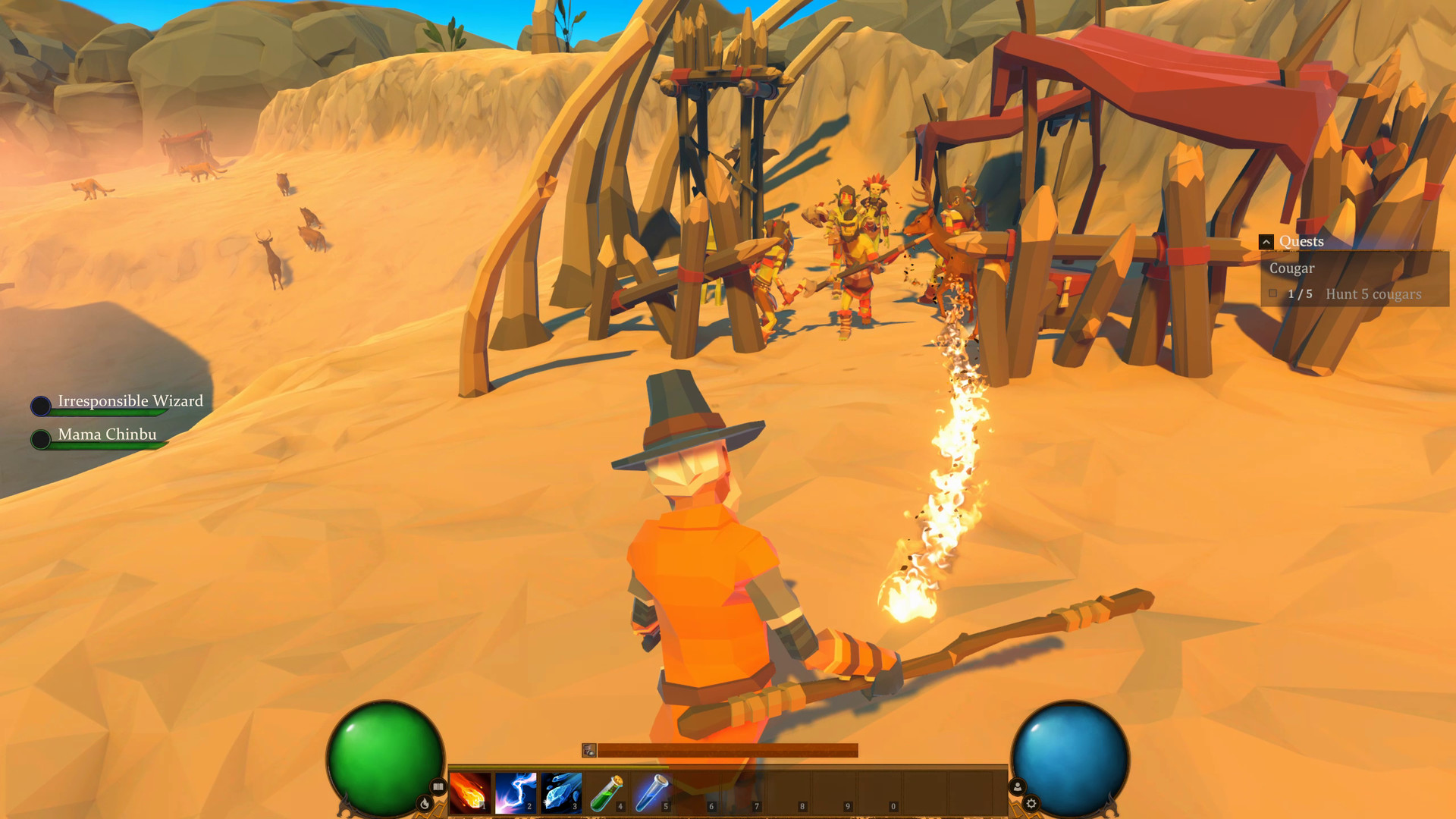Open the character profile icon near the mana orb

(x=1017, y=787)
